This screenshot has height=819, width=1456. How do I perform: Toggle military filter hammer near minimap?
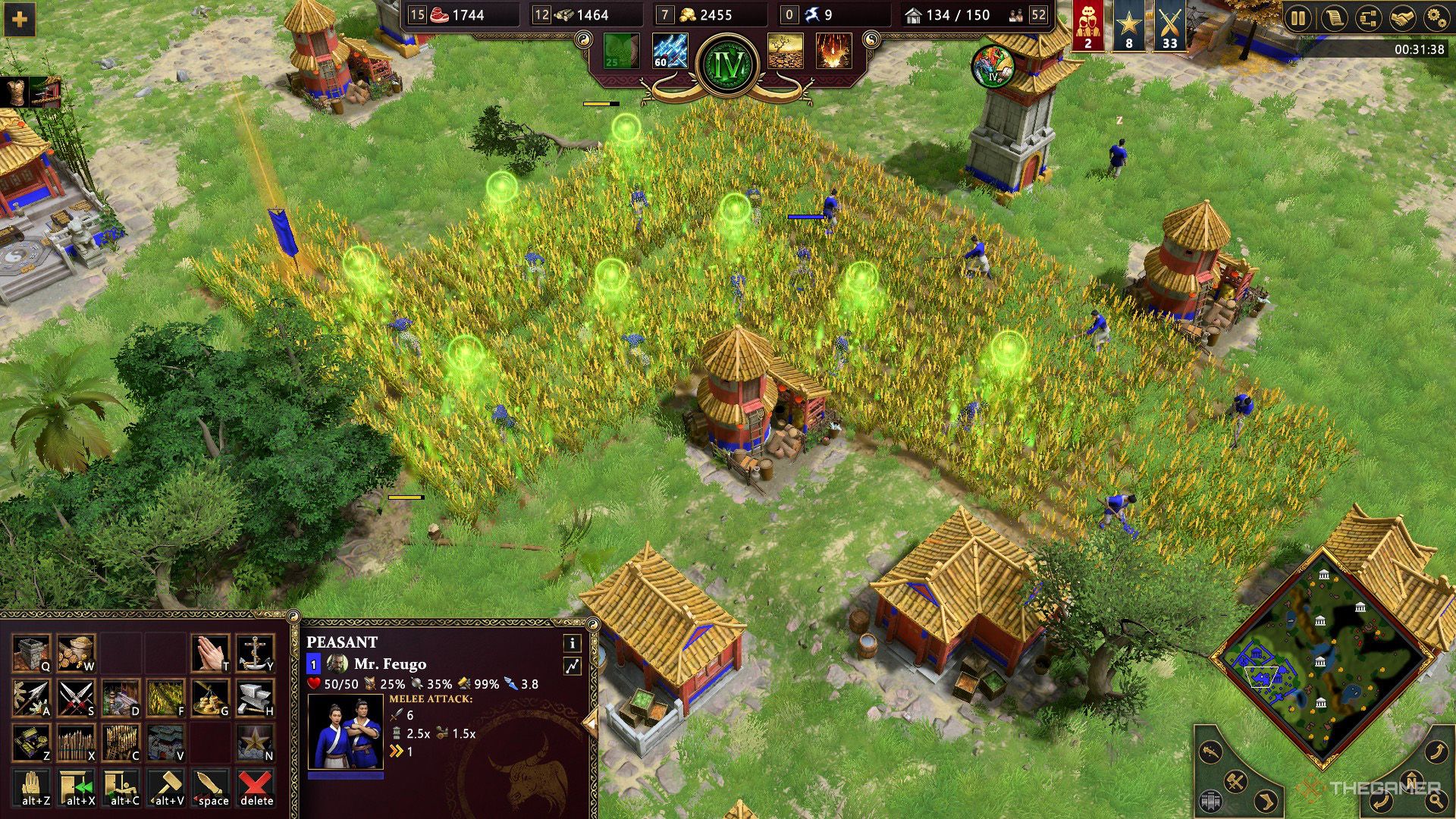(x=1235, y=783)
